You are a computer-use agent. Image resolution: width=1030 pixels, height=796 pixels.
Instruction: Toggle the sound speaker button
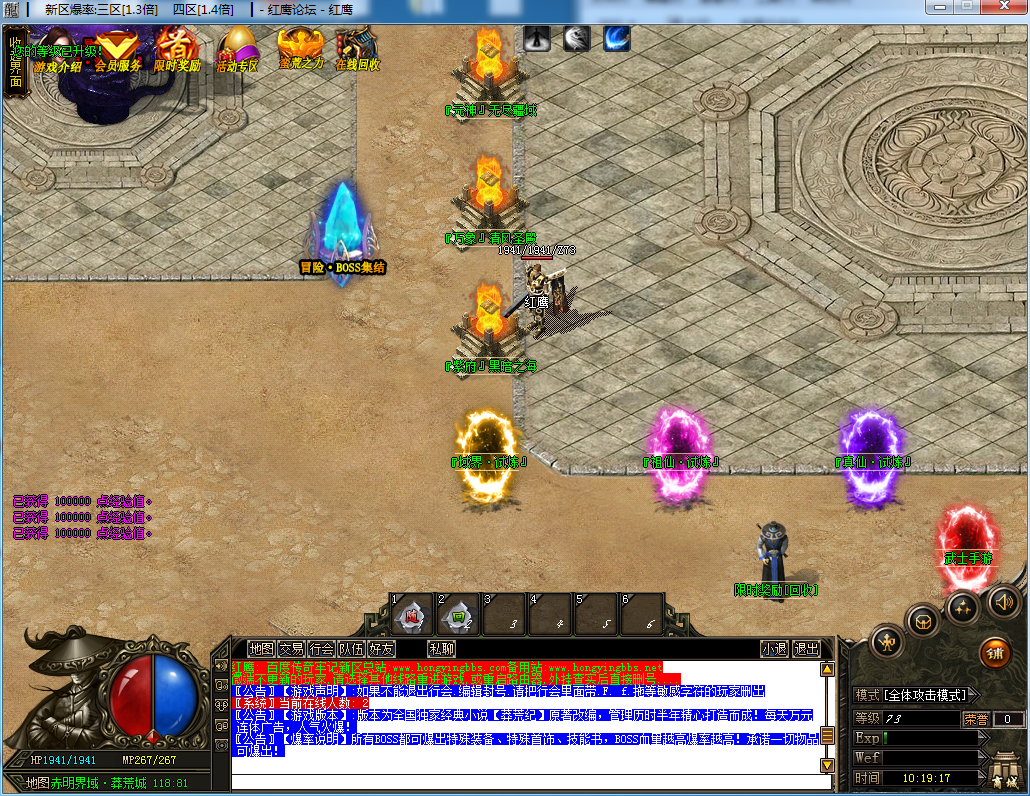pos(1003,601)
